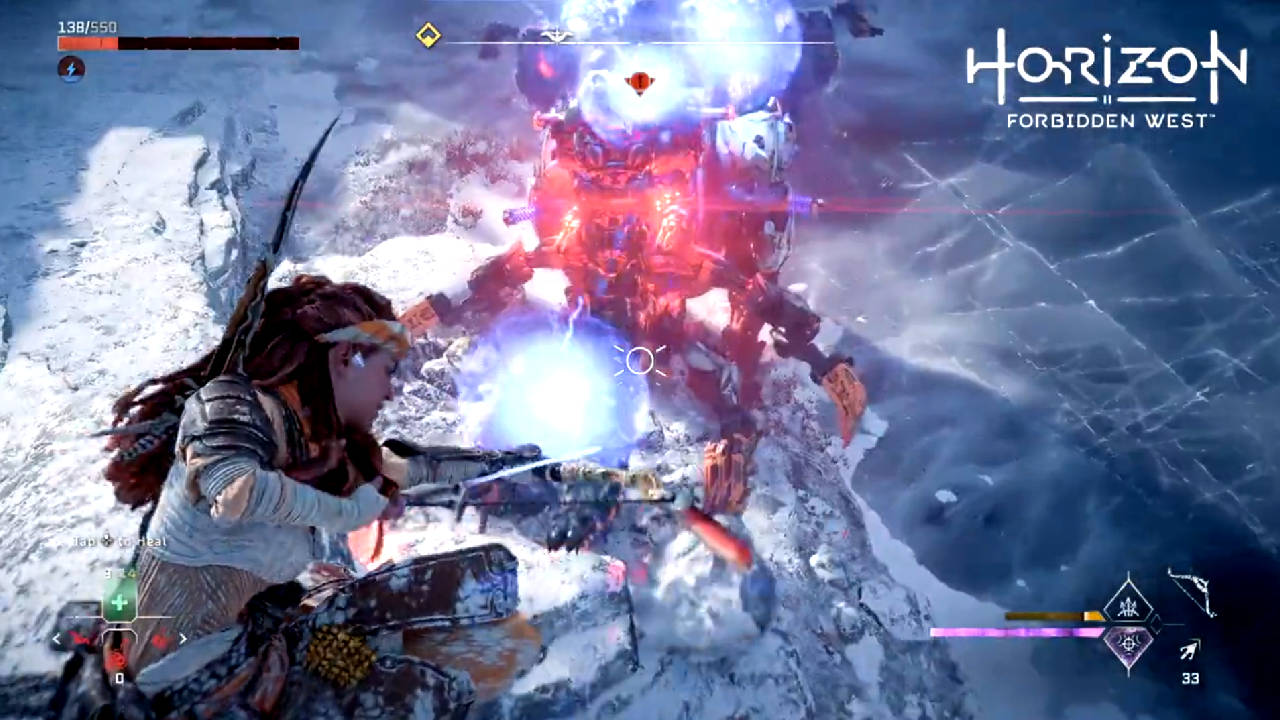The image size is (1280, 720).
Task: Click the purple ammo sigil diamond icon
Action: pos(1130,645)
